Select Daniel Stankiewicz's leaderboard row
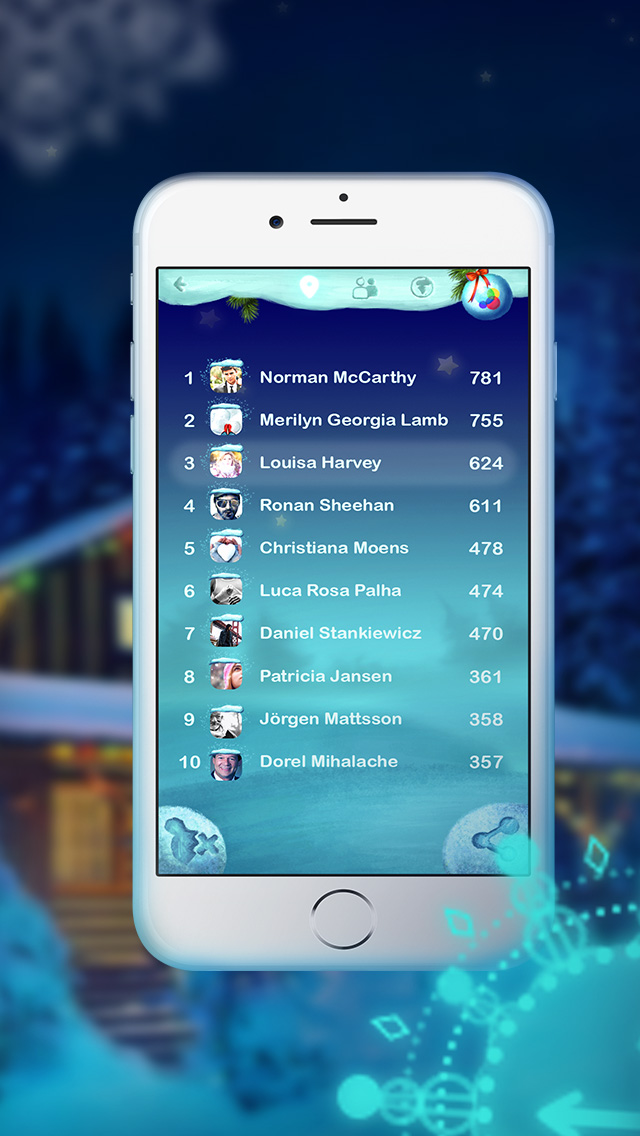This screenshot has height=1136, width=640. click(342, 633)
